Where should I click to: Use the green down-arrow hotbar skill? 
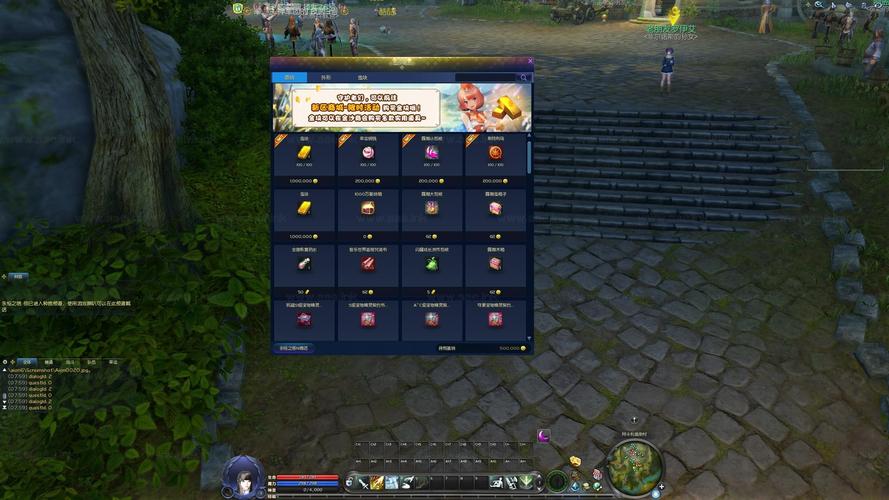[x=524, y=483]
